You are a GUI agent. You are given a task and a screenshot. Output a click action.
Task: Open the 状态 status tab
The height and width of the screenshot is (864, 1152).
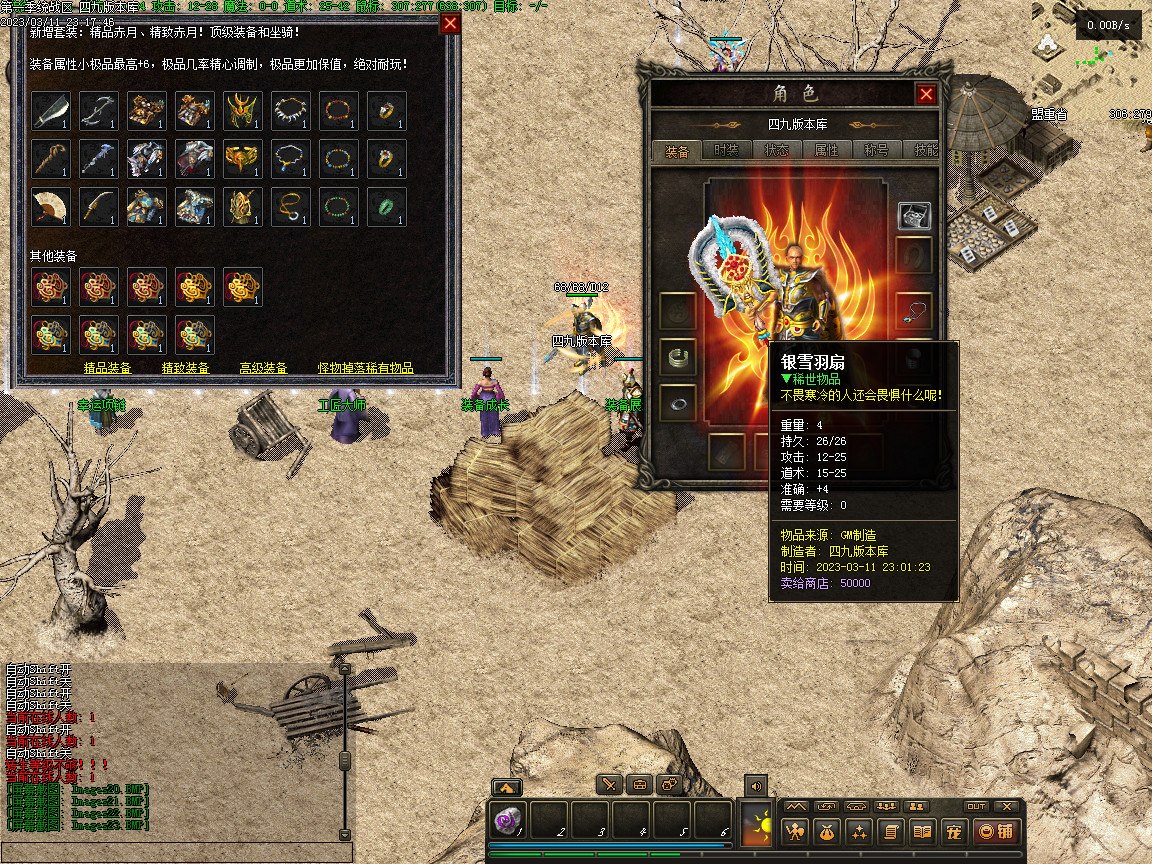click(777, 151)
